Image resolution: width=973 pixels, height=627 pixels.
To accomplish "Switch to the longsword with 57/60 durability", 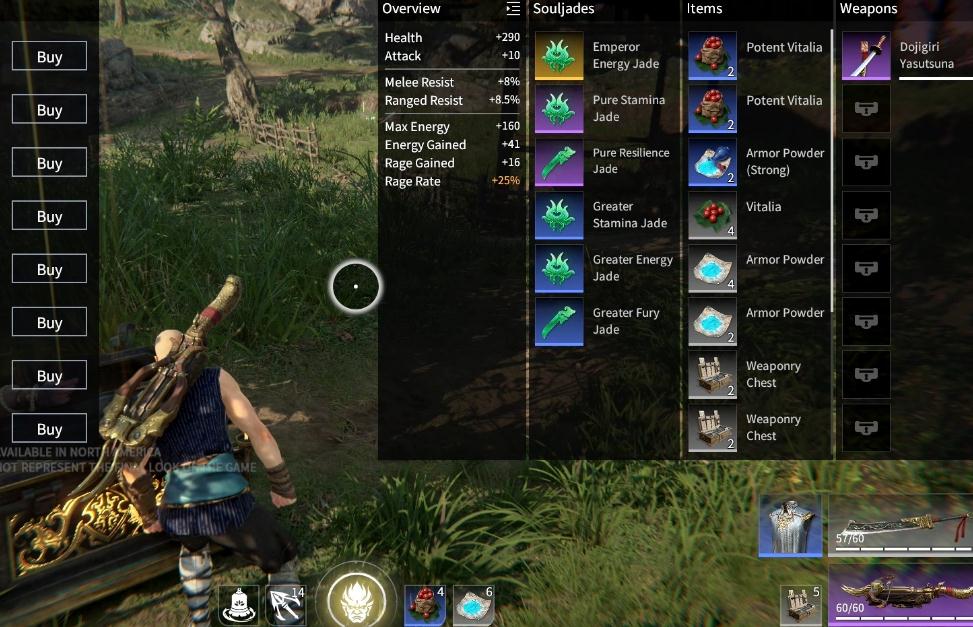I will click(x=900, y=525).
